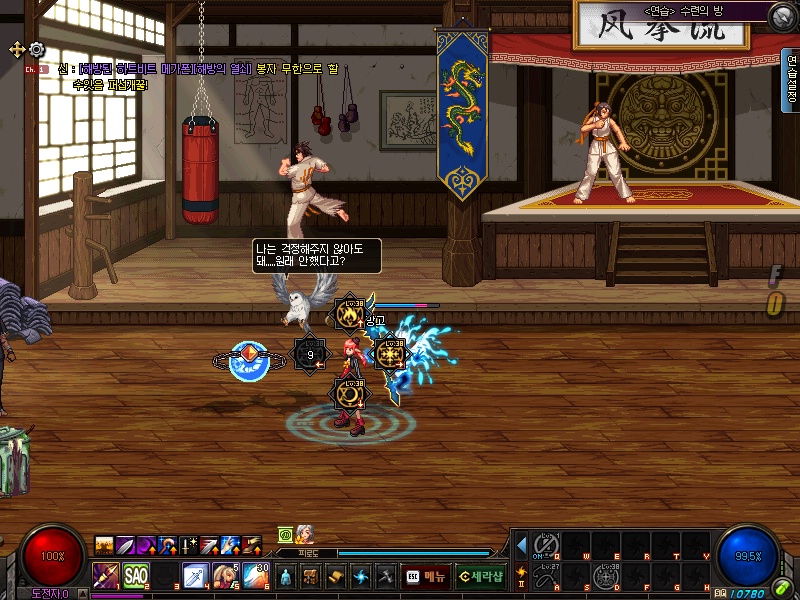Viewport: 800px width, 600px height.
Task: Open the ESC 메뉴 menu button
Action: [426, 576]
